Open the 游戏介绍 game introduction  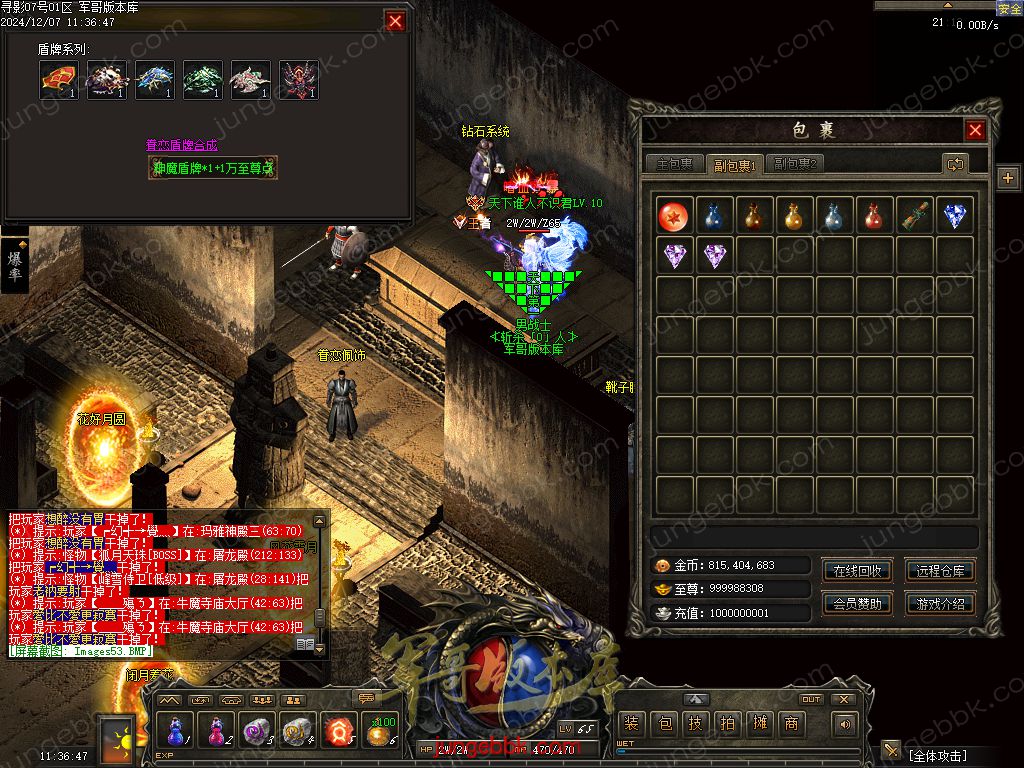pyautogui.click(x=940, y=604)
